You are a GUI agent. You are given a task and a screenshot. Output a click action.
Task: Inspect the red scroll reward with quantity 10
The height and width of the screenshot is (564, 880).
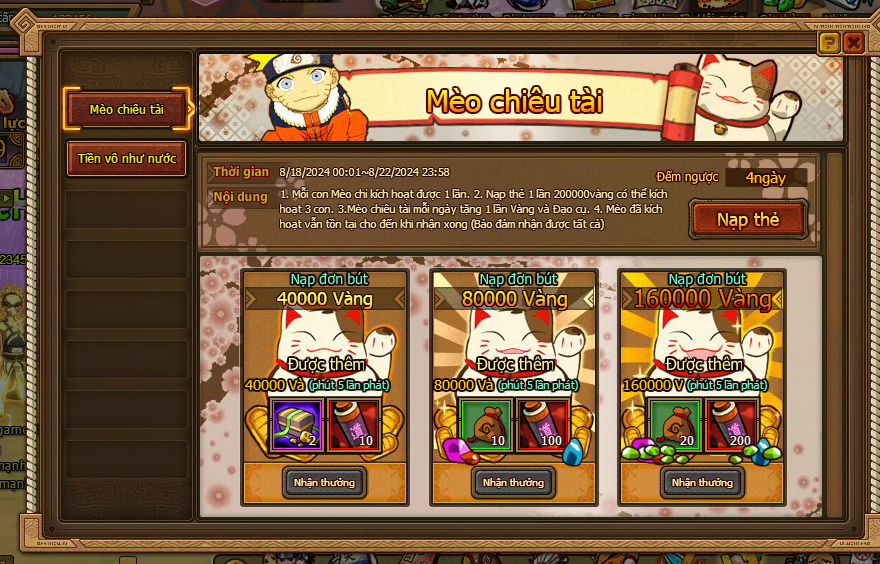tap(351, 425)
